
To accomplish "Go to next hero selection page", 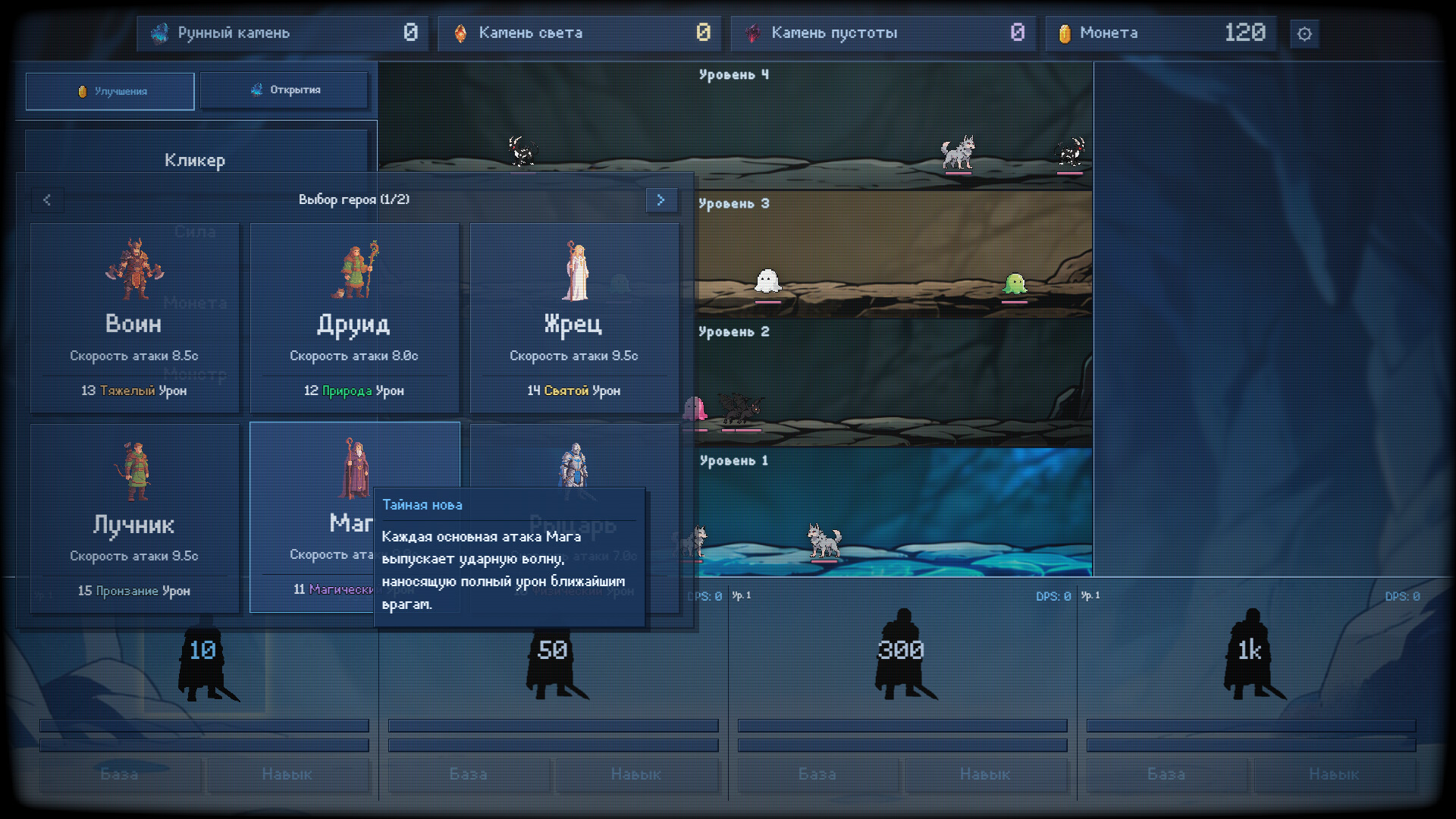I will (x=661, y=200).
